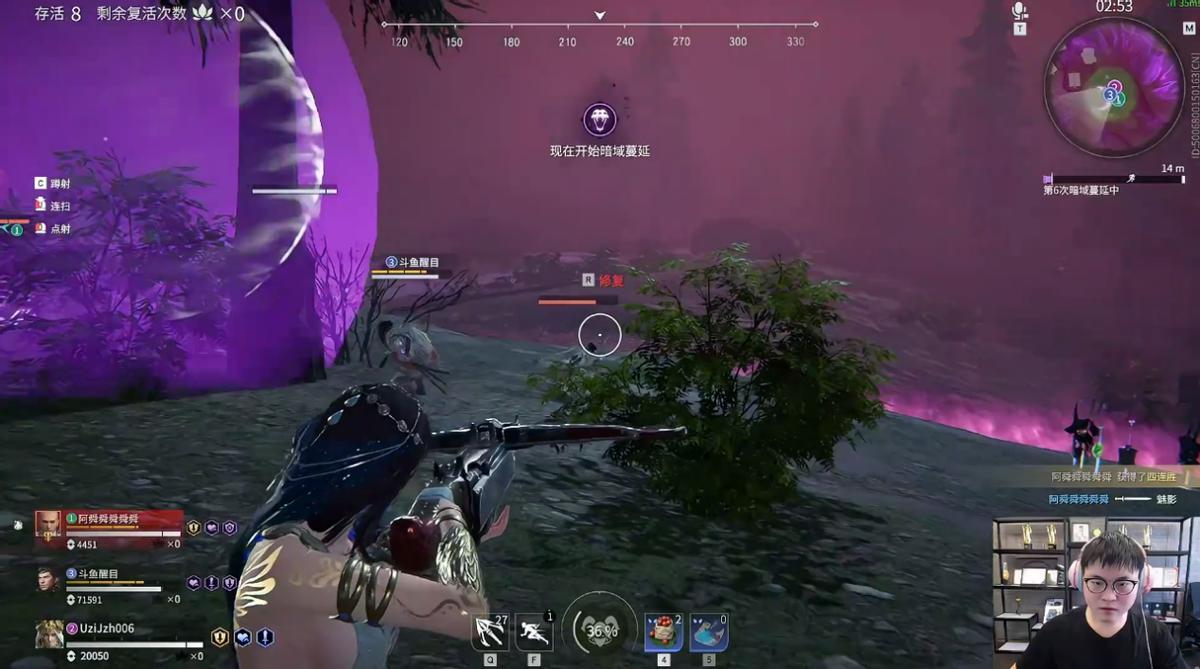
Task: Choose the 点射 fire mode option
Action: coord(60,229)
